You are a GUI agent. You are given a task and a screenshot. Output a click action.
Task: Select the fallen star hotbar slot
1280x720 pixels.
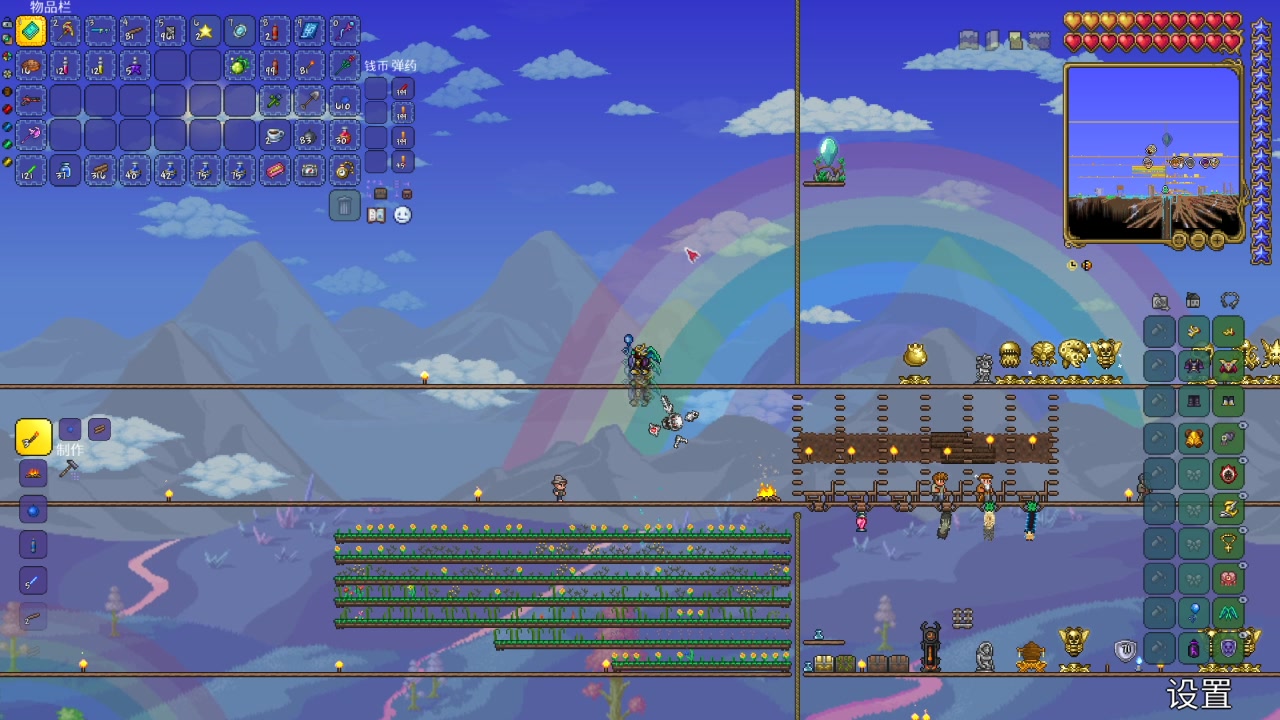(x=205, y=31)
